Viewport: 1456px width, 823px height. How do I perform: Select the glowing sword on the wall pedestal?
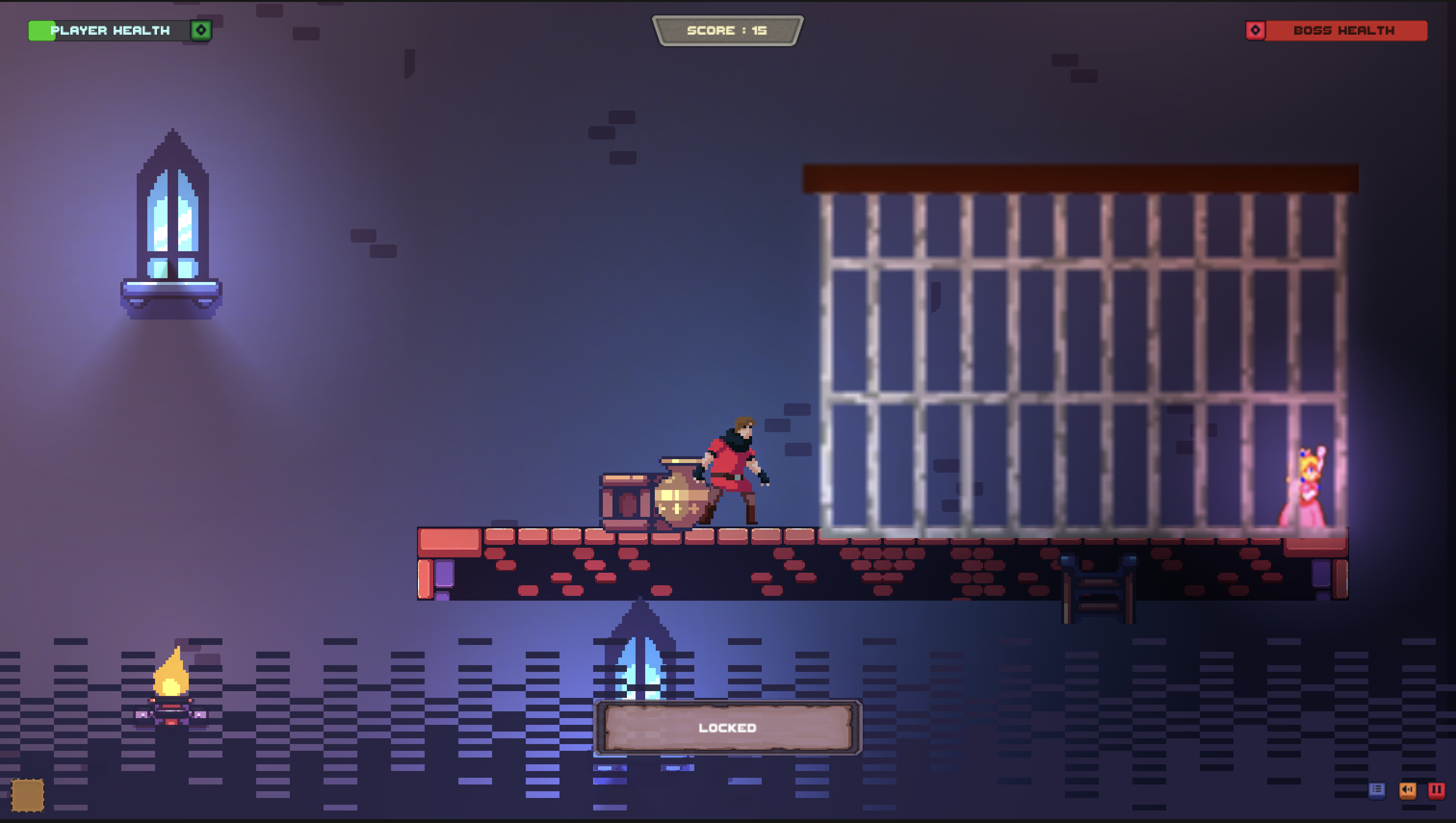pos(172,220)
